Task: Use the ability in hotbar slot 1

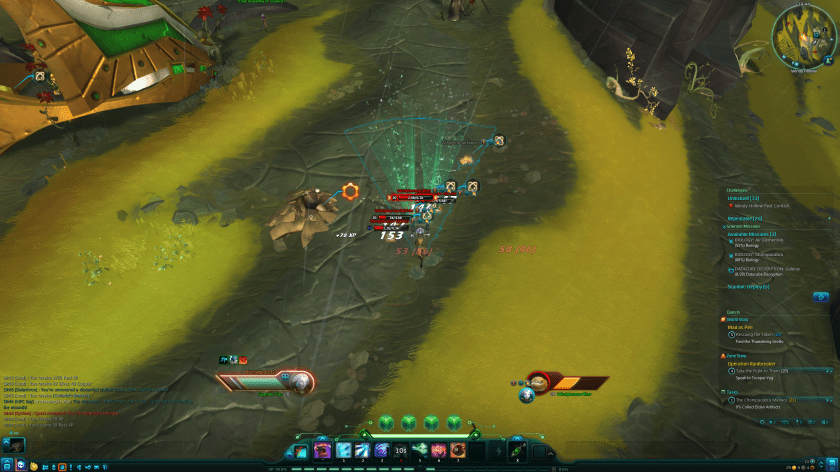Action: 345,451
